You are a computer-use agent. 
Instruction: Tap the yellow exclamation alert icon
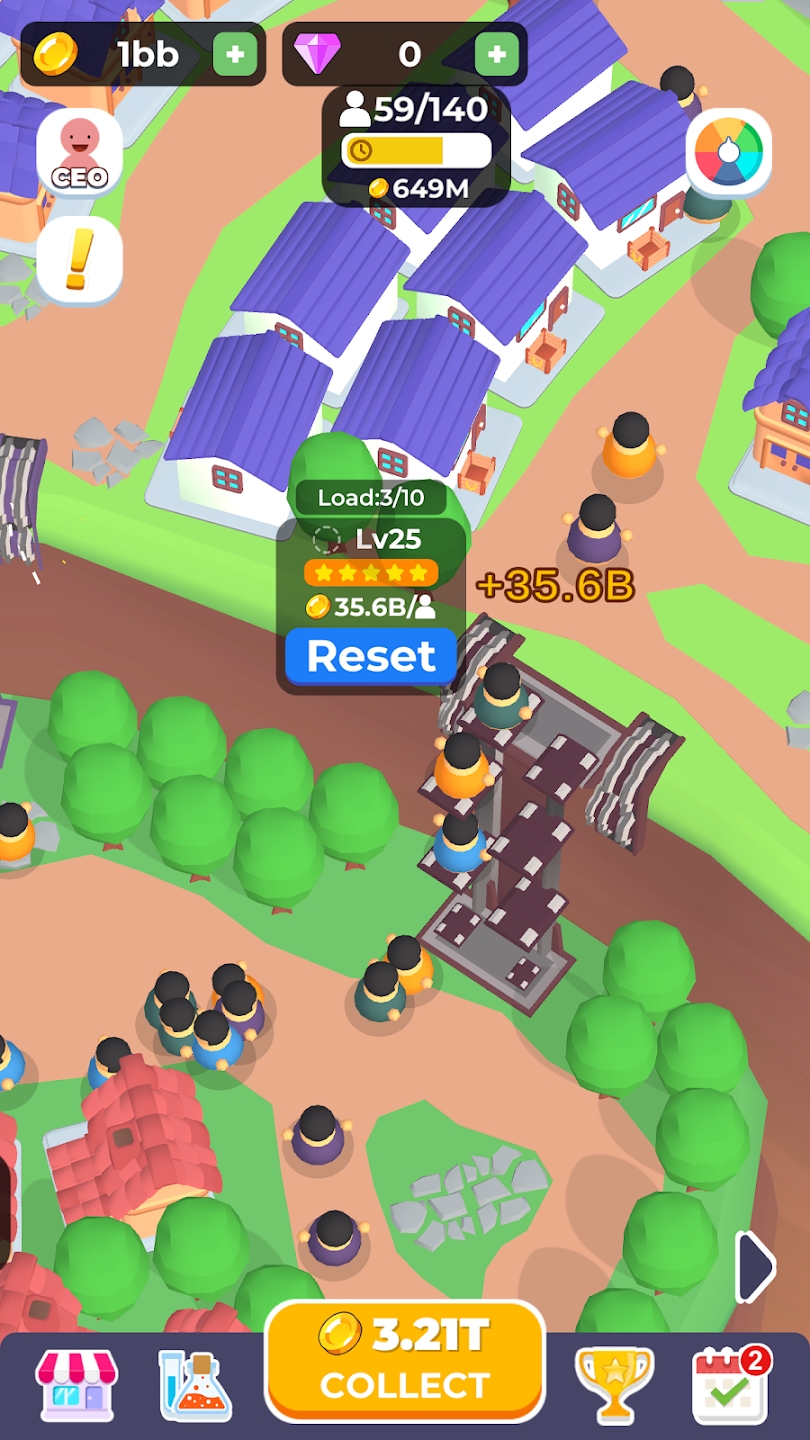coord(79,259)
